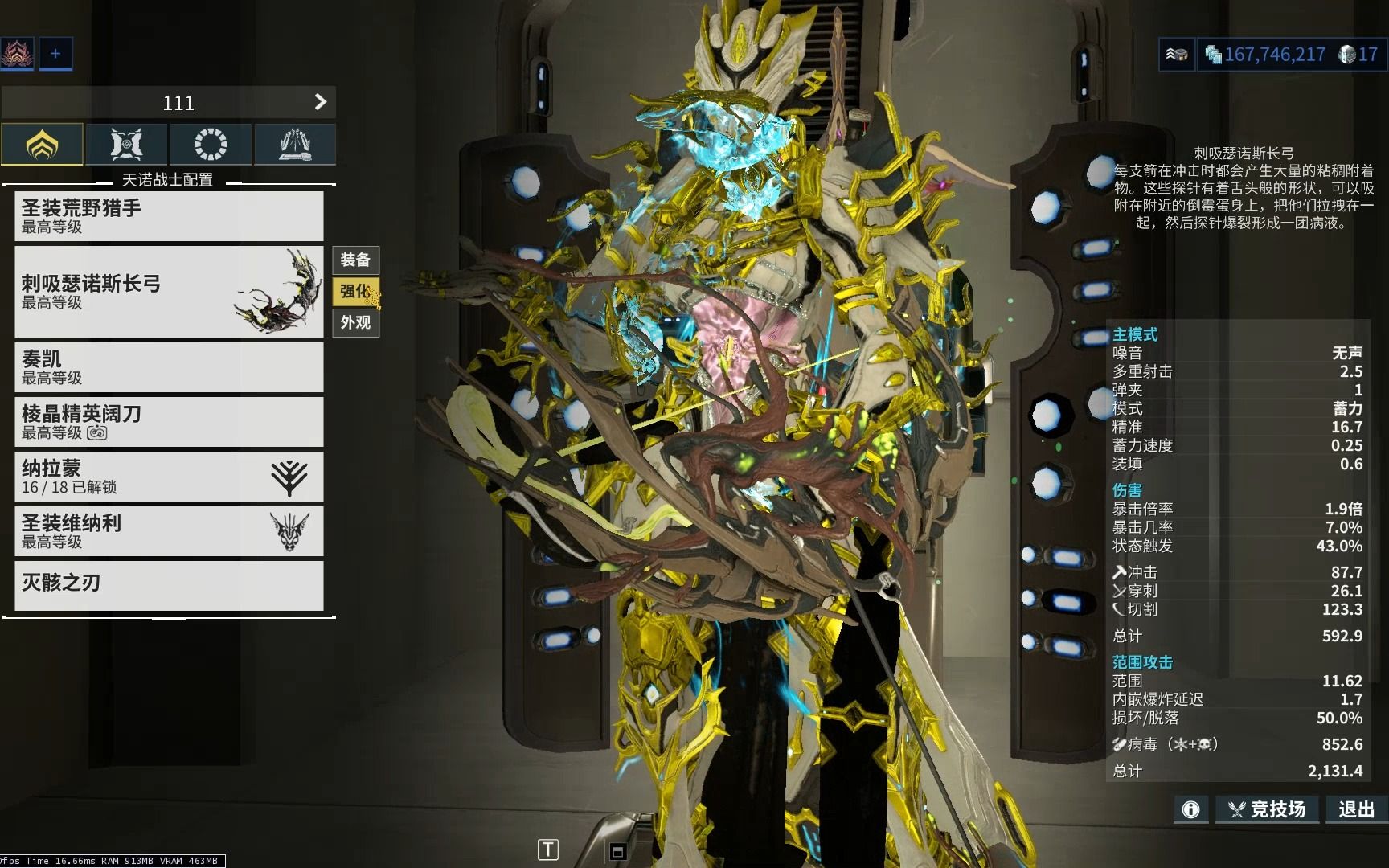
Task: Choose the 奏凯 secondary weapon slot
Action: 169,367
